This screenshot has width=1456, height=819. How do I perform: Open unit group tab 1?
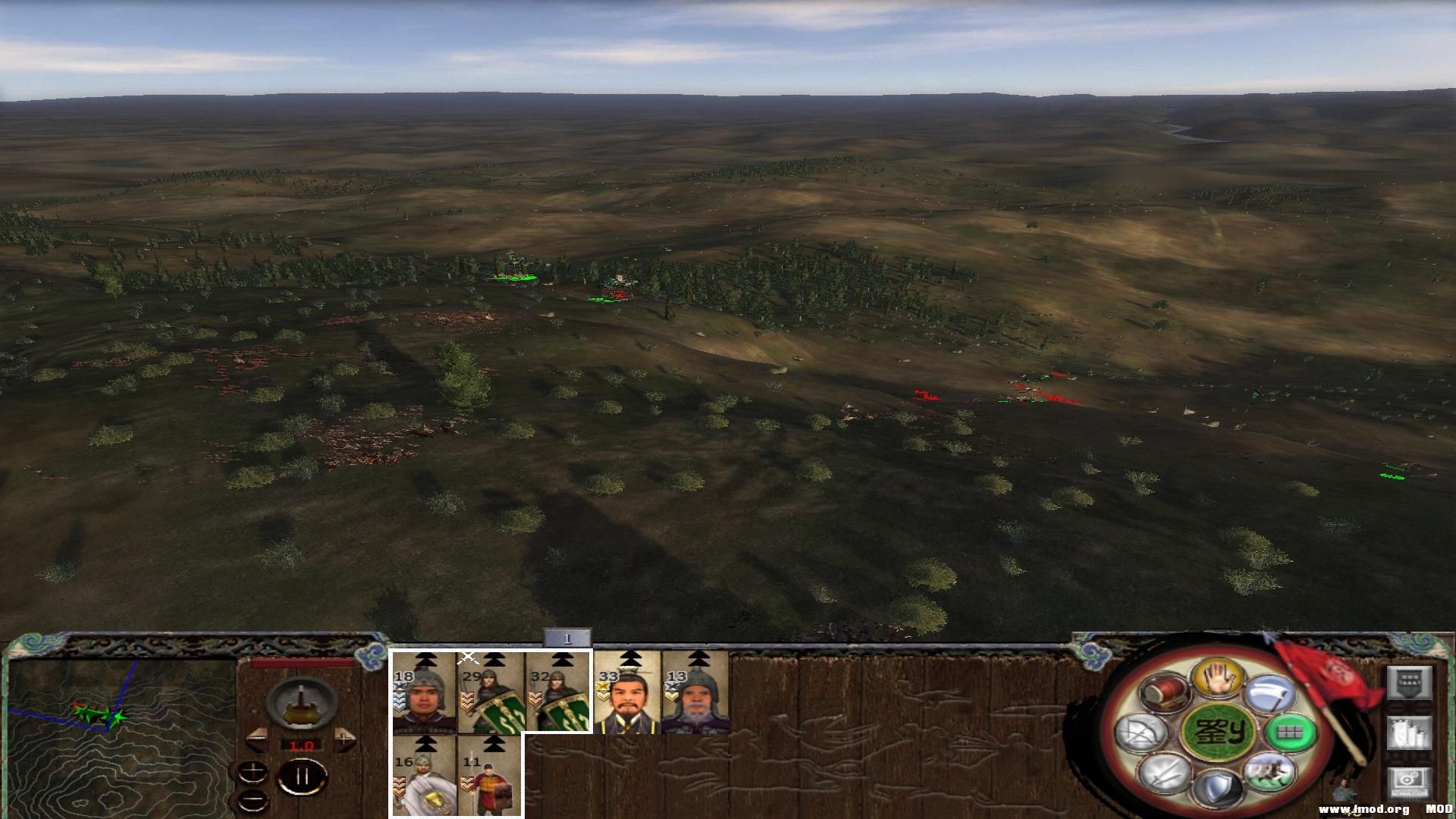click(x=566, y=639)
